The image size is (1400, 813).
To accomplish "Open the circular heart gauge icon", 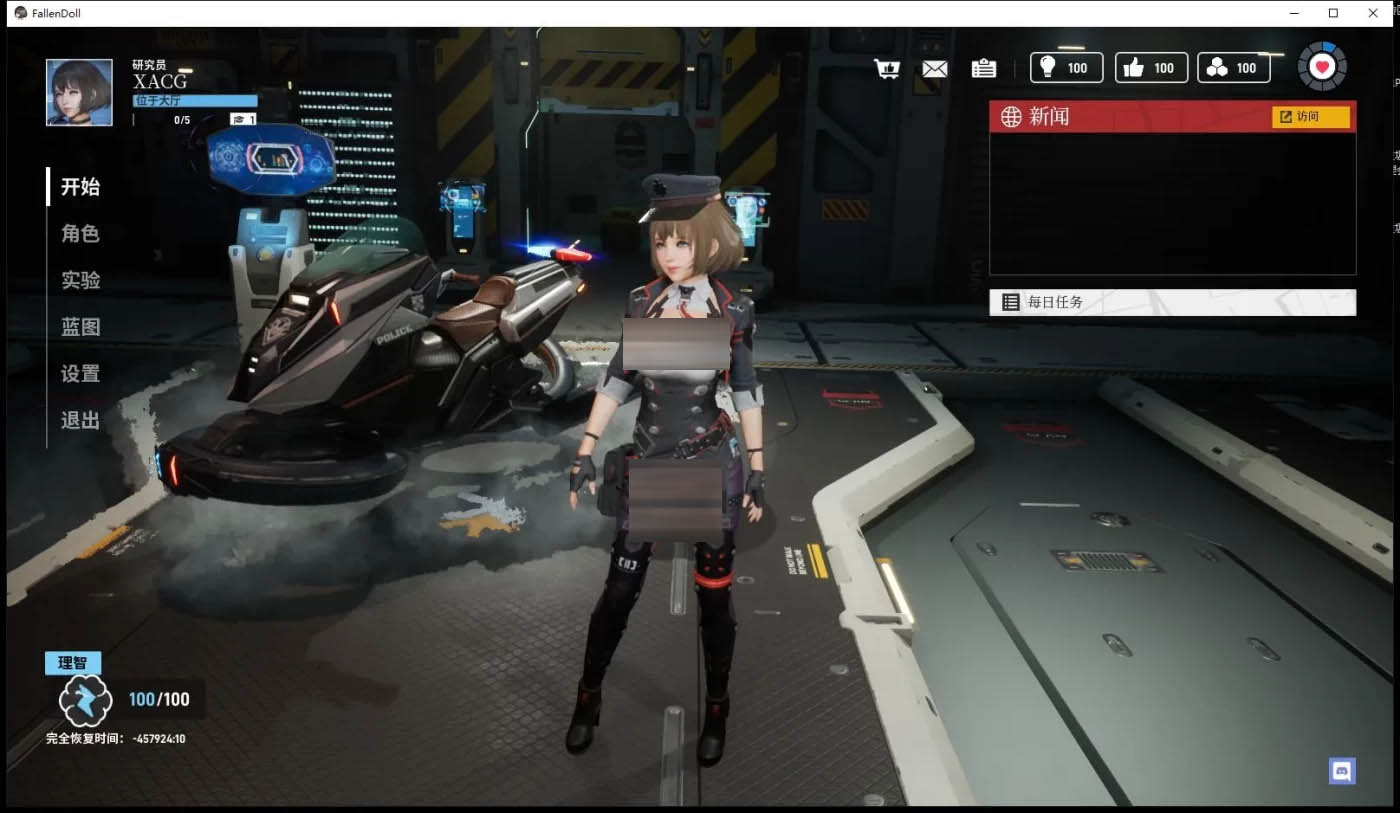I will click(x=1322, y=67).
